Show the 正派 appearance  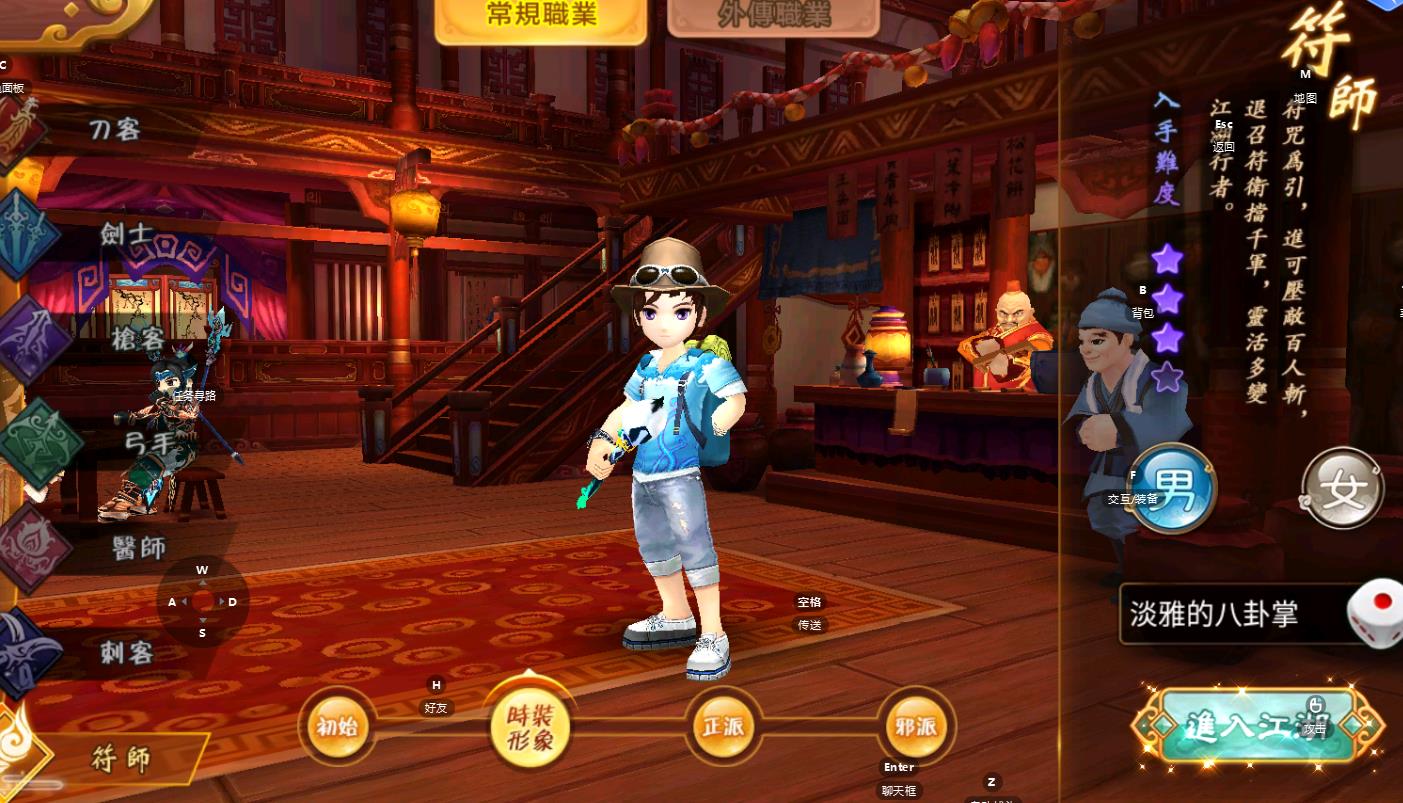click(x=723, y=727)
